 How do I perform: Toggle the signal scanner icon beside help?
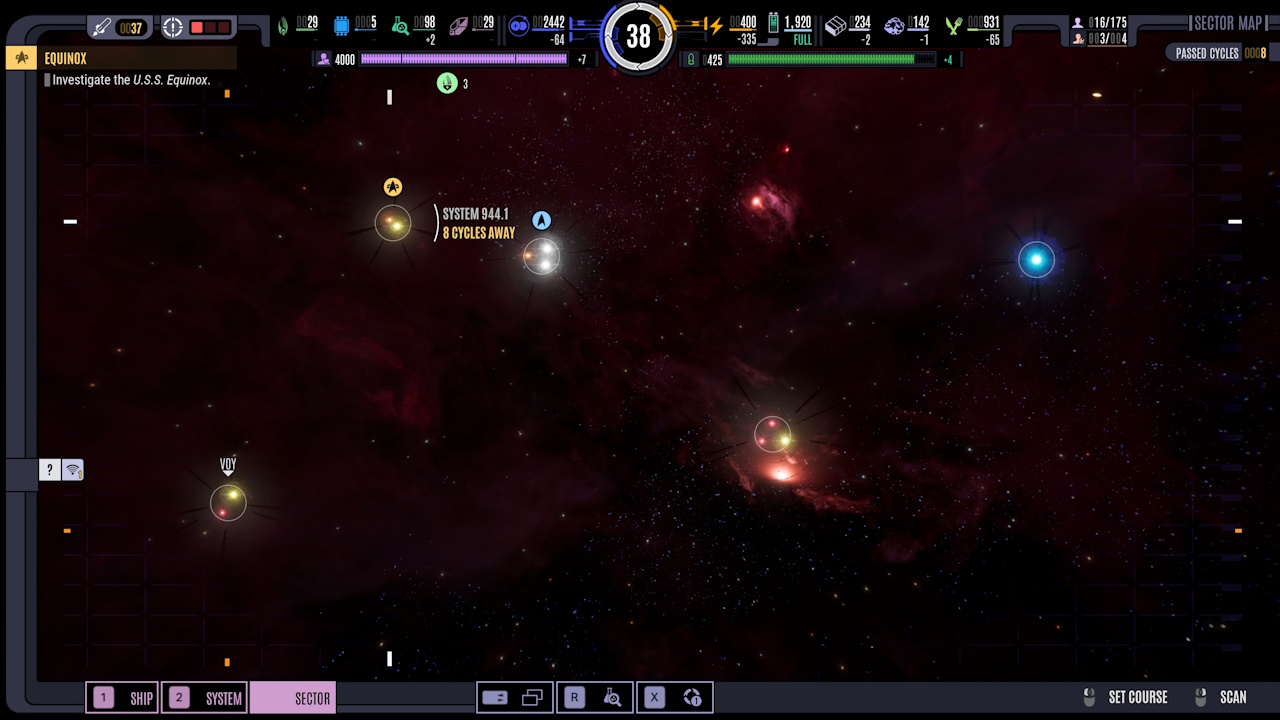coord(73,470)
